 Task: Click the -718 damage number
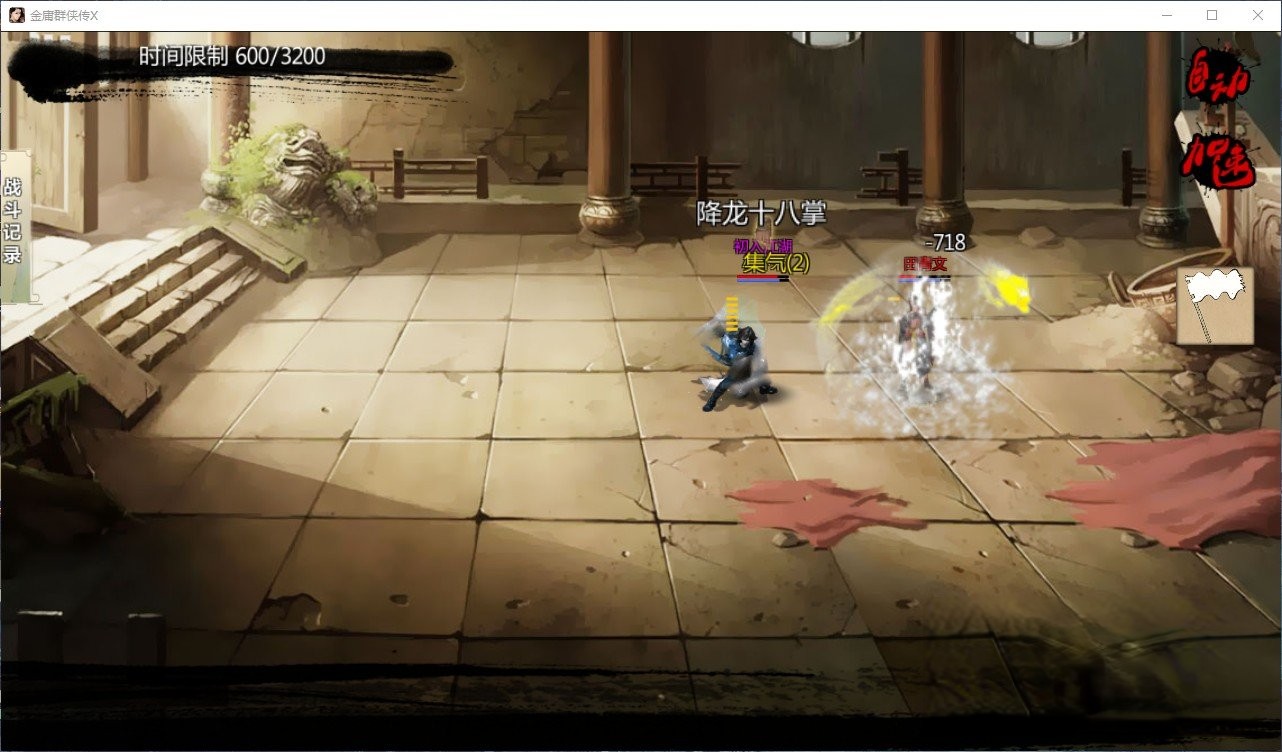click(946, 242)
